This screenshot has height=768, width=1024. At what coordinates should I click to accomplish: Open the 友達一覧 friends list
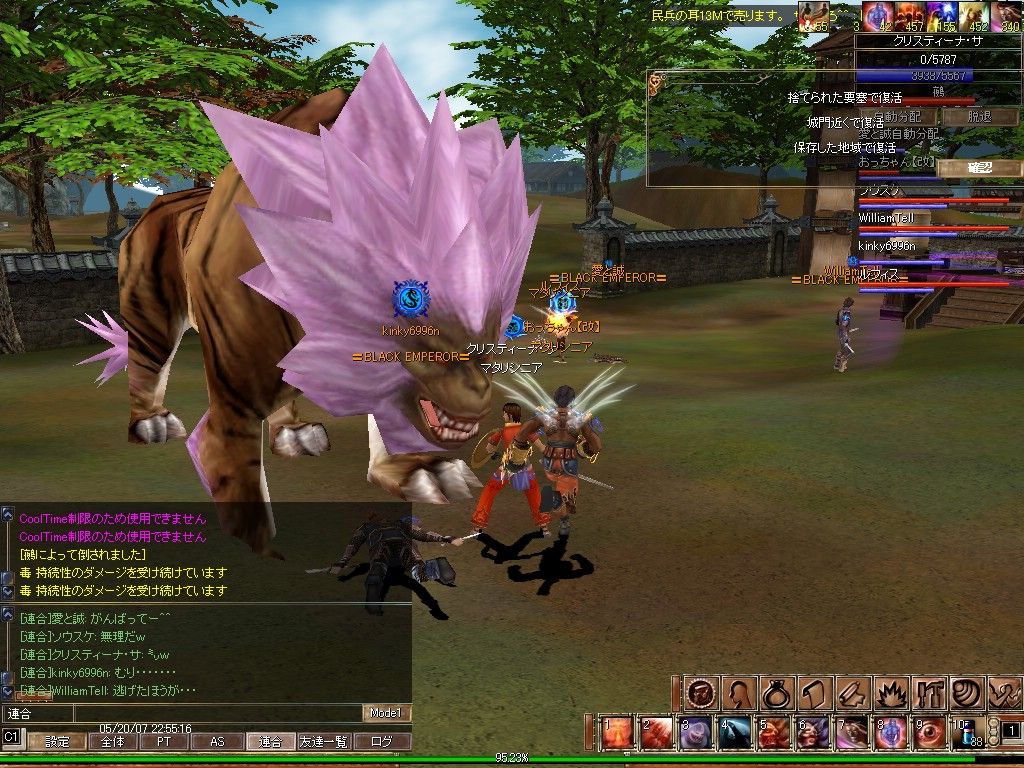click(324, 742)
